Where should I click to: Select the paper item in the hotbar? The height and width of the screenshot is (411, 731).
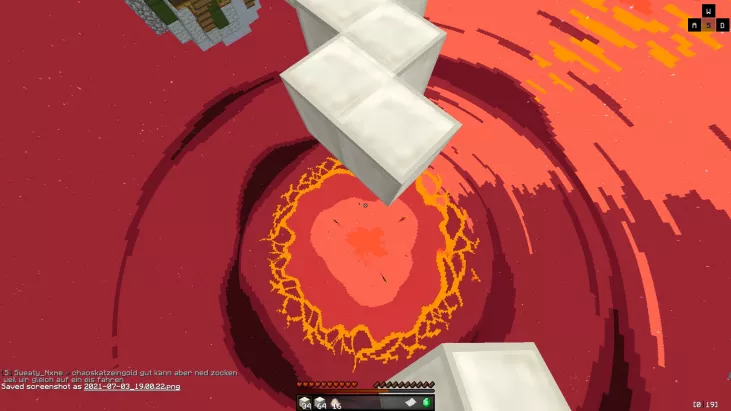pos(410,402)
